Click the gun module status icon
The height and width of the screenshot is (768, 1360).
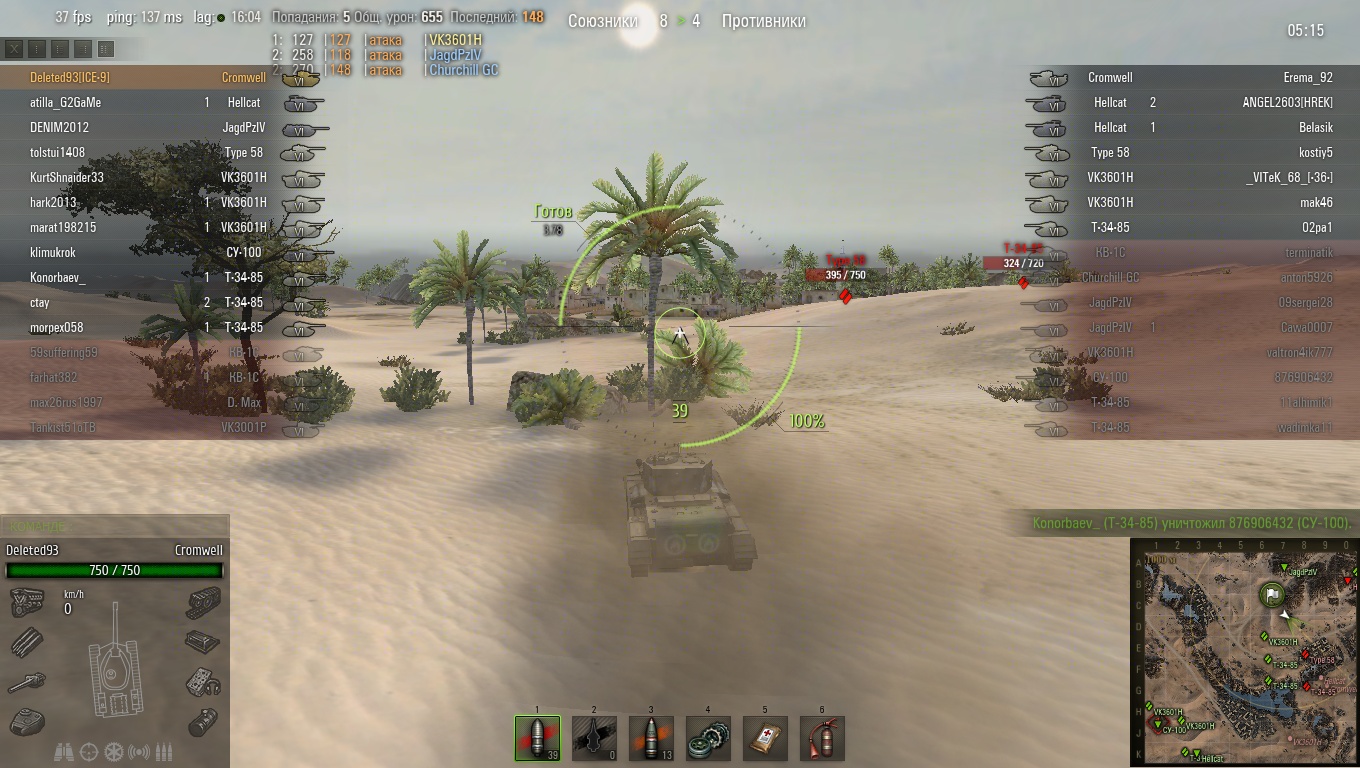tap(27, 682)
